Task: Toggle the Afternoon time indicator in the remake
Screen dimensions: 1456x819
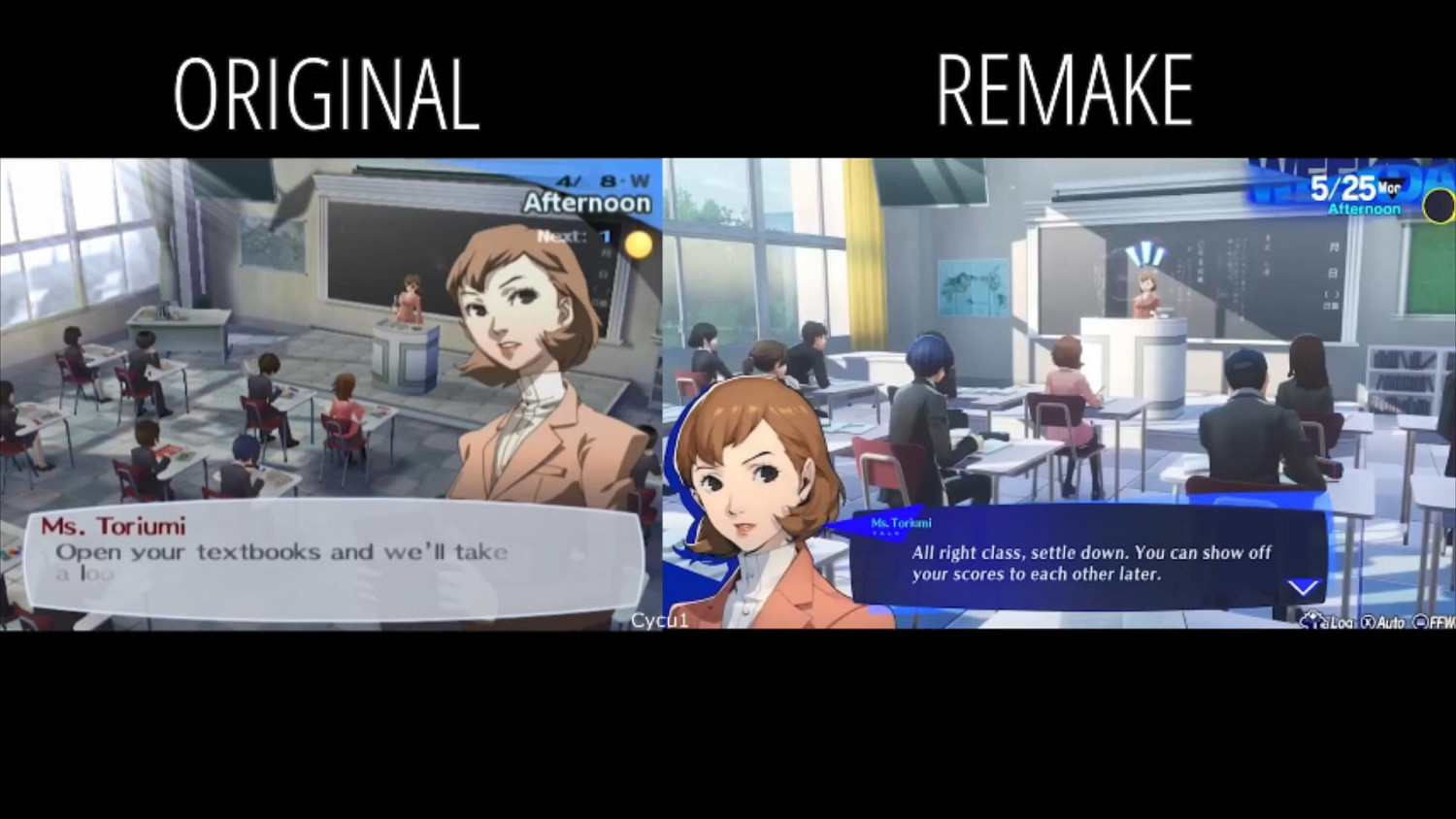Action: tap(1363, 208)
